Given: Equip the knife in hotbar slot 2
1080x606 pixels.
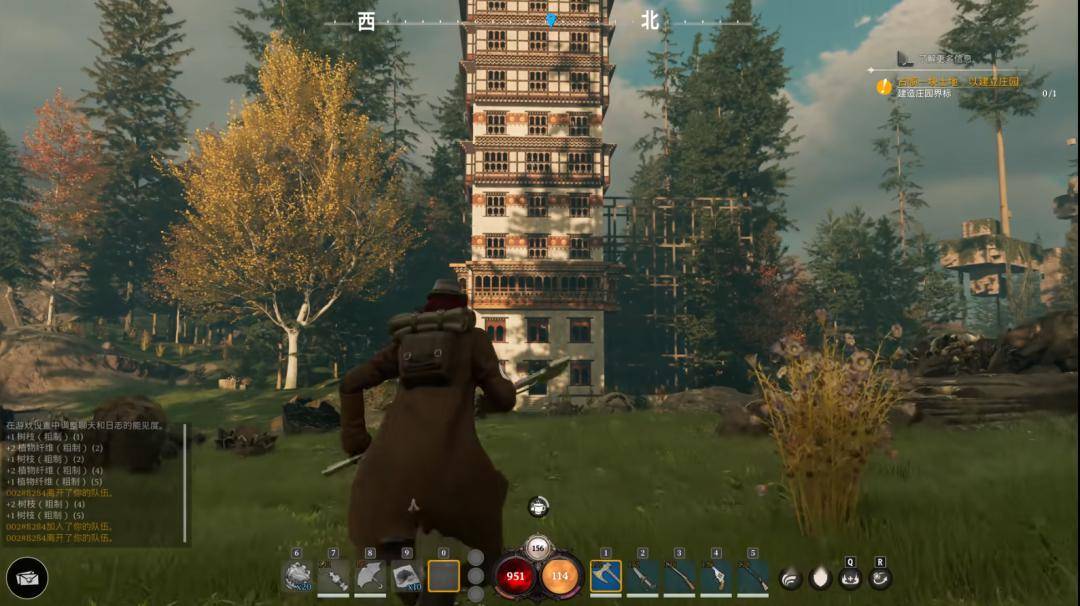Looking at the screenshot, I should click(x=642, y=576).
